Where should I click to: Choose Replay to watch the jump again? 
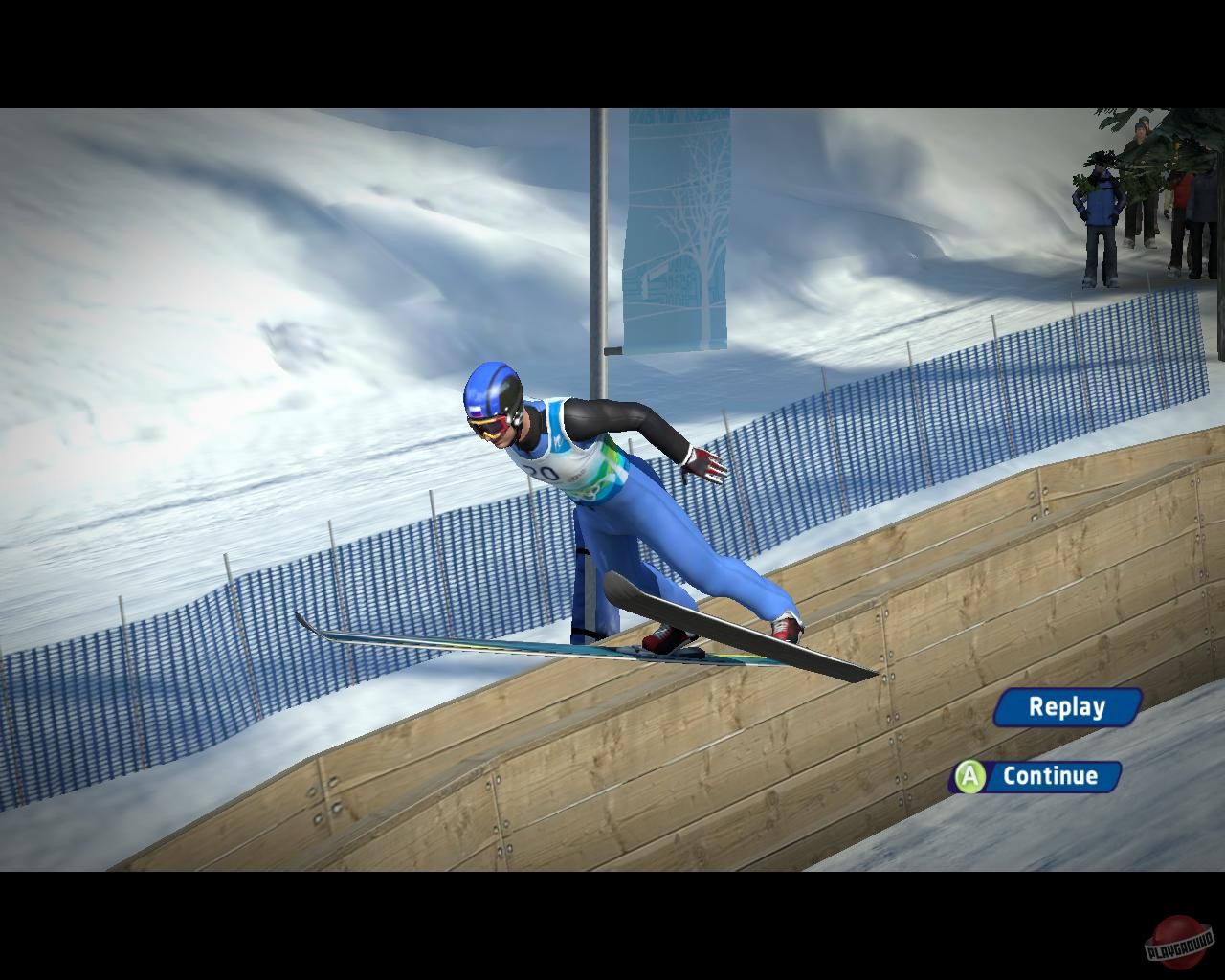point(1065,707)
